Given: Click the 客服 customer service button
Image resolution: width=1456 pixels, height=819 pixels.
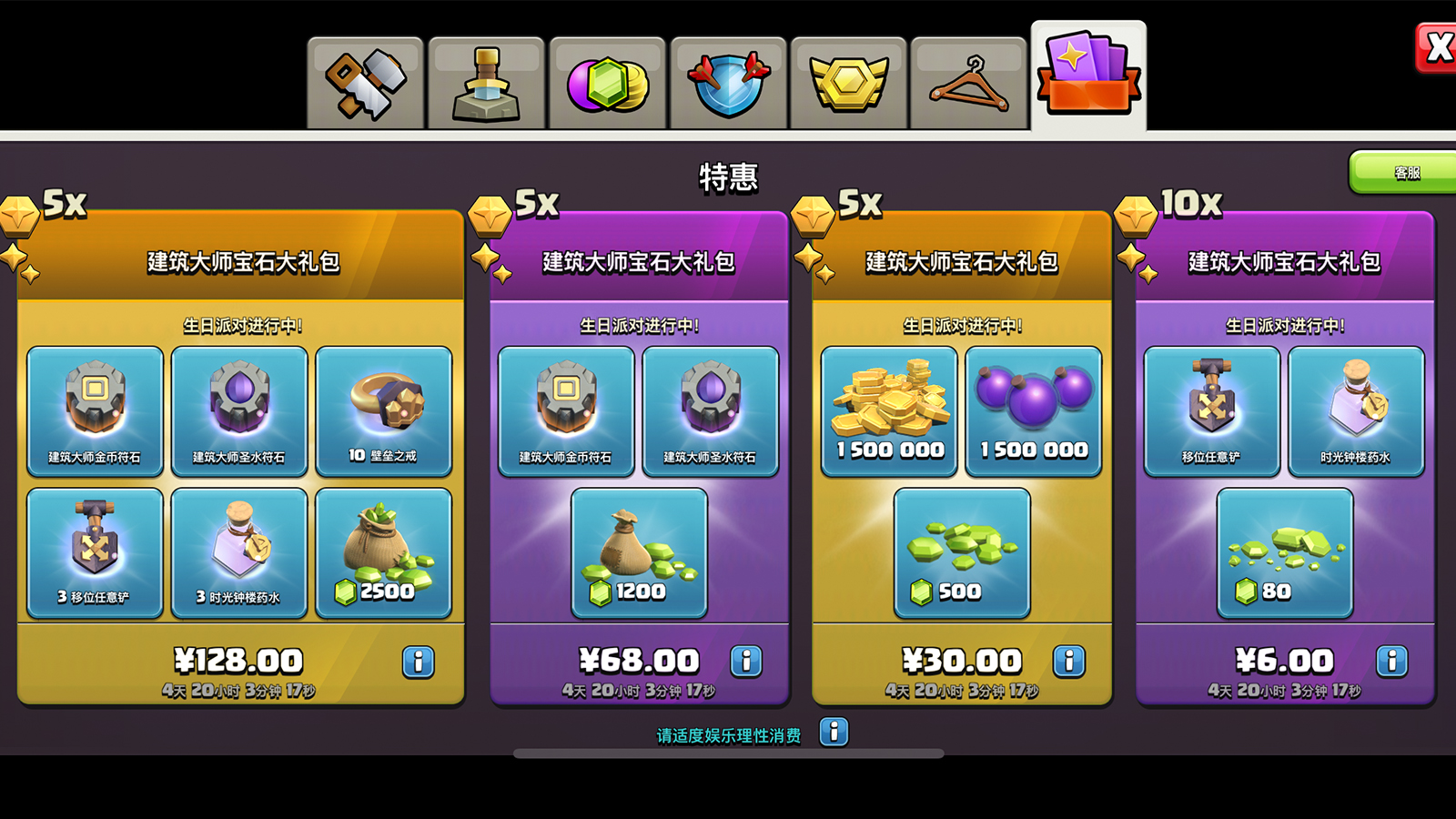Looking at the screenshot, I should 1402,171.
